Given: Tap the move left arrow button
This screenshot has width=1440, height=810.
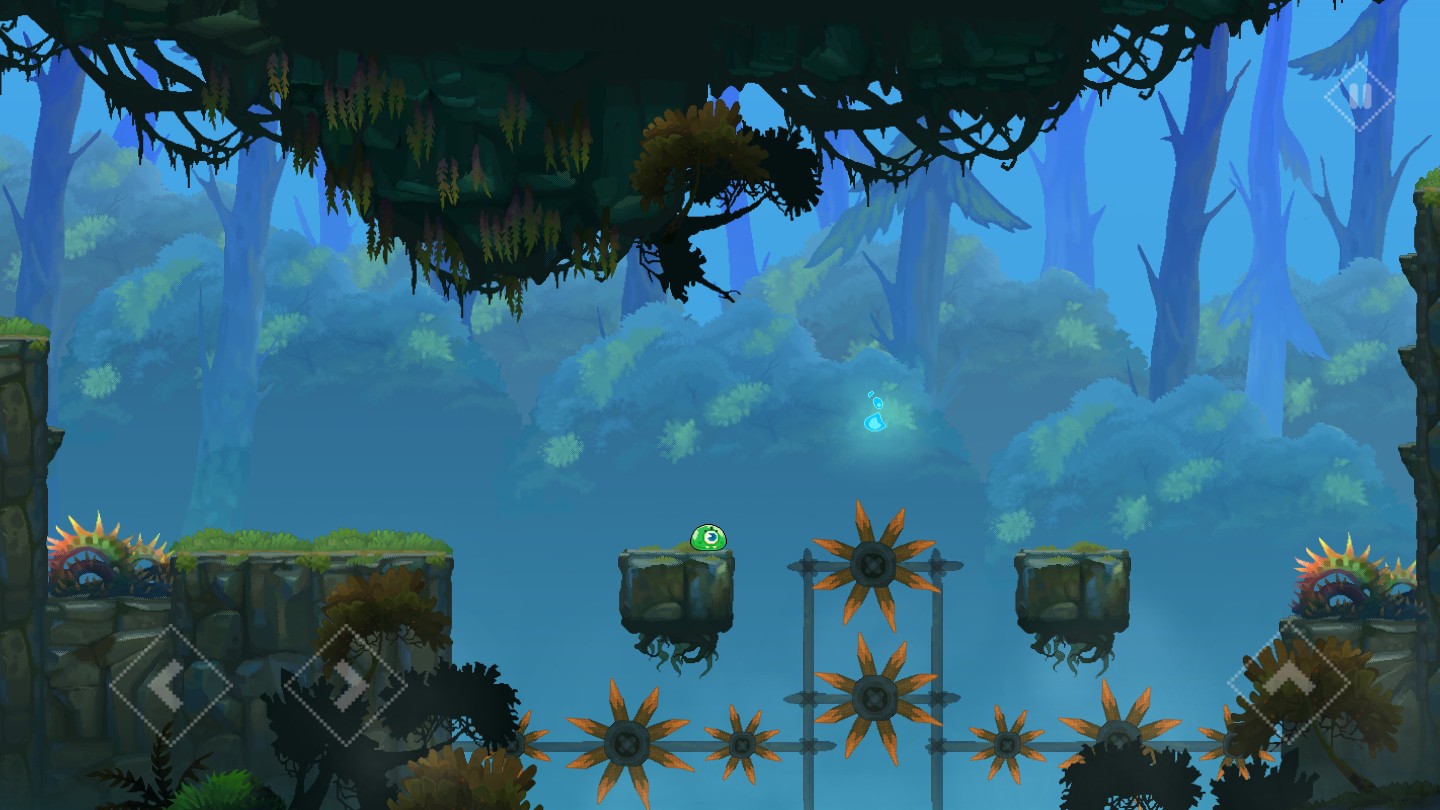Looking at the screenshot, I should tap(169, 685).
